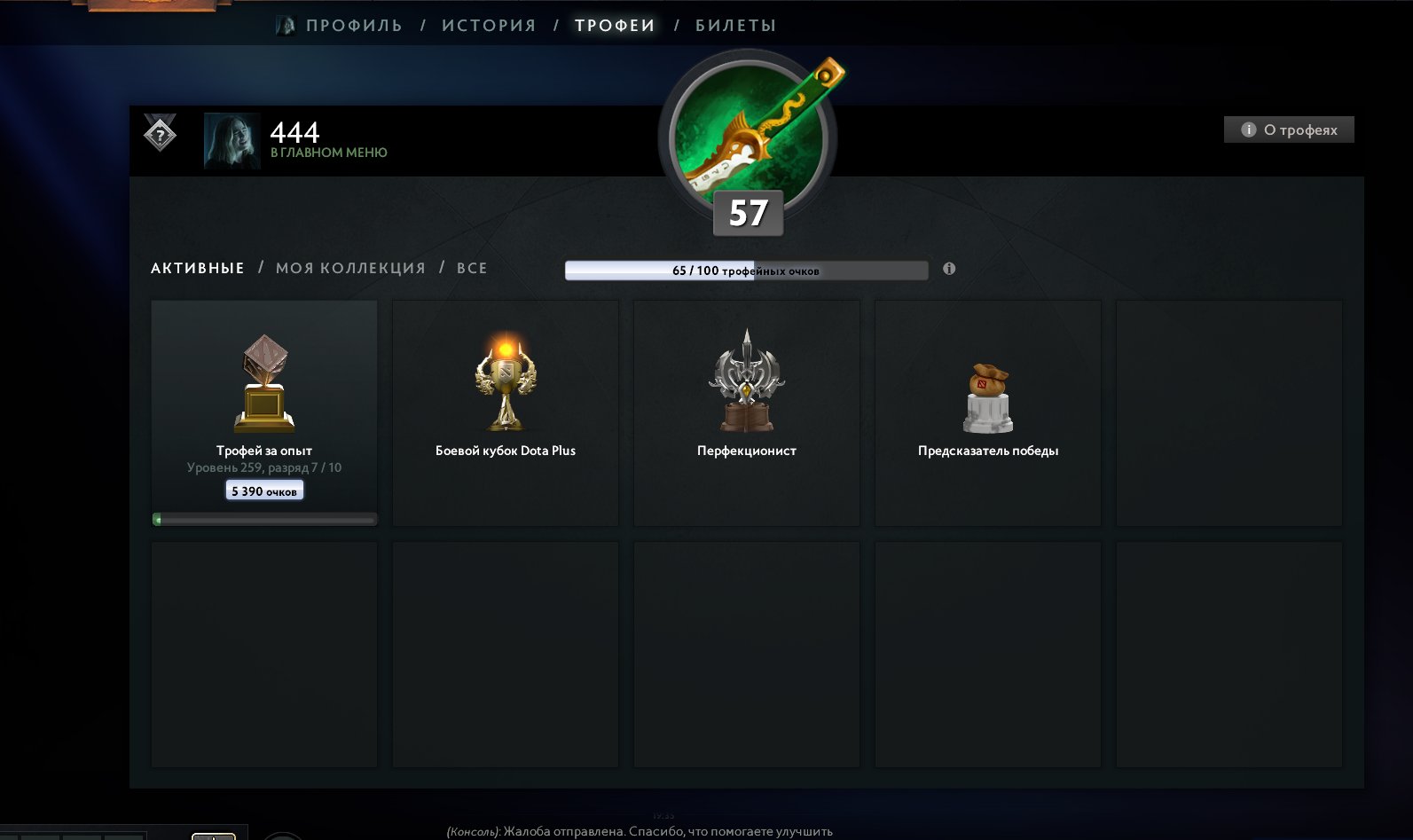1413x840 pixels.
Task: Show the Активные trophies filter
Action: [197, 268]
